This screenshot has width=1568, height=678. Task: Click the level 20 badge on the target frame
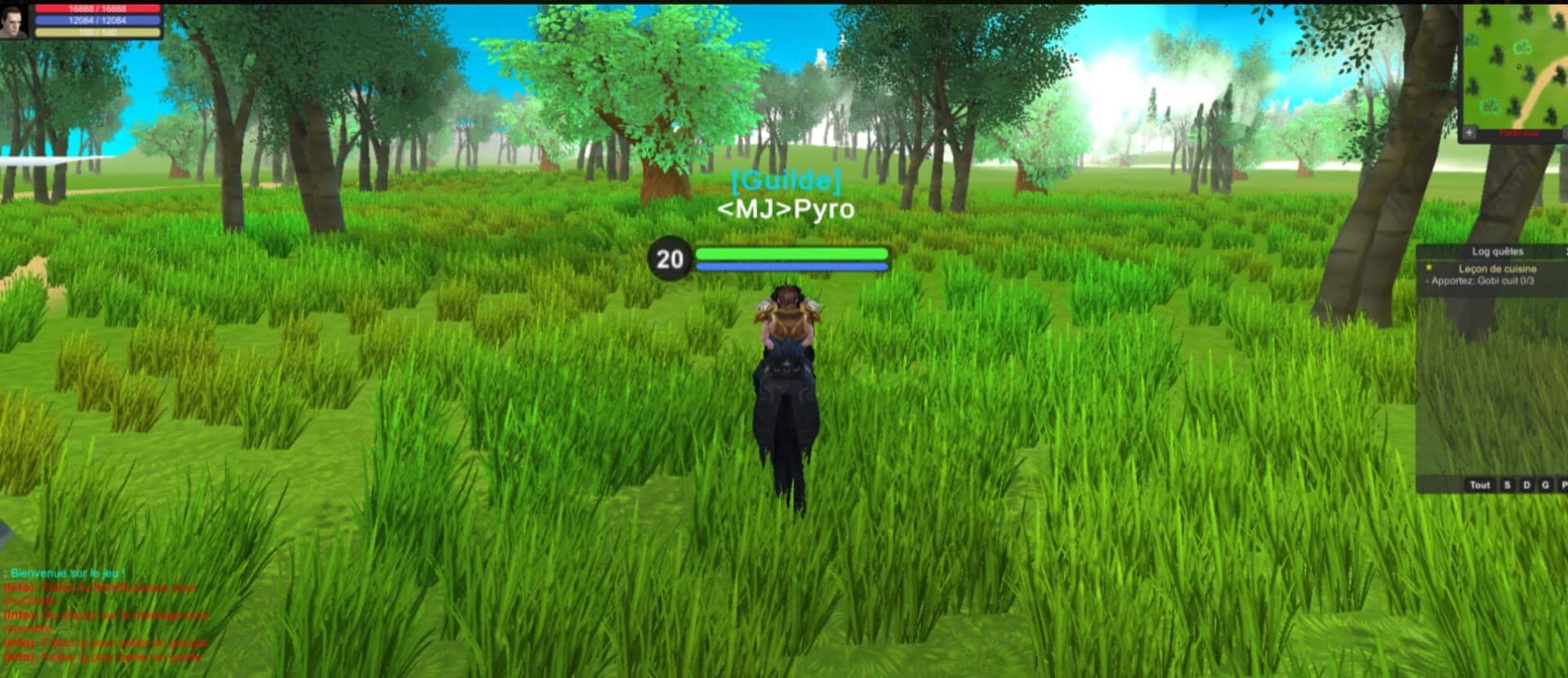tap(671, 260)
